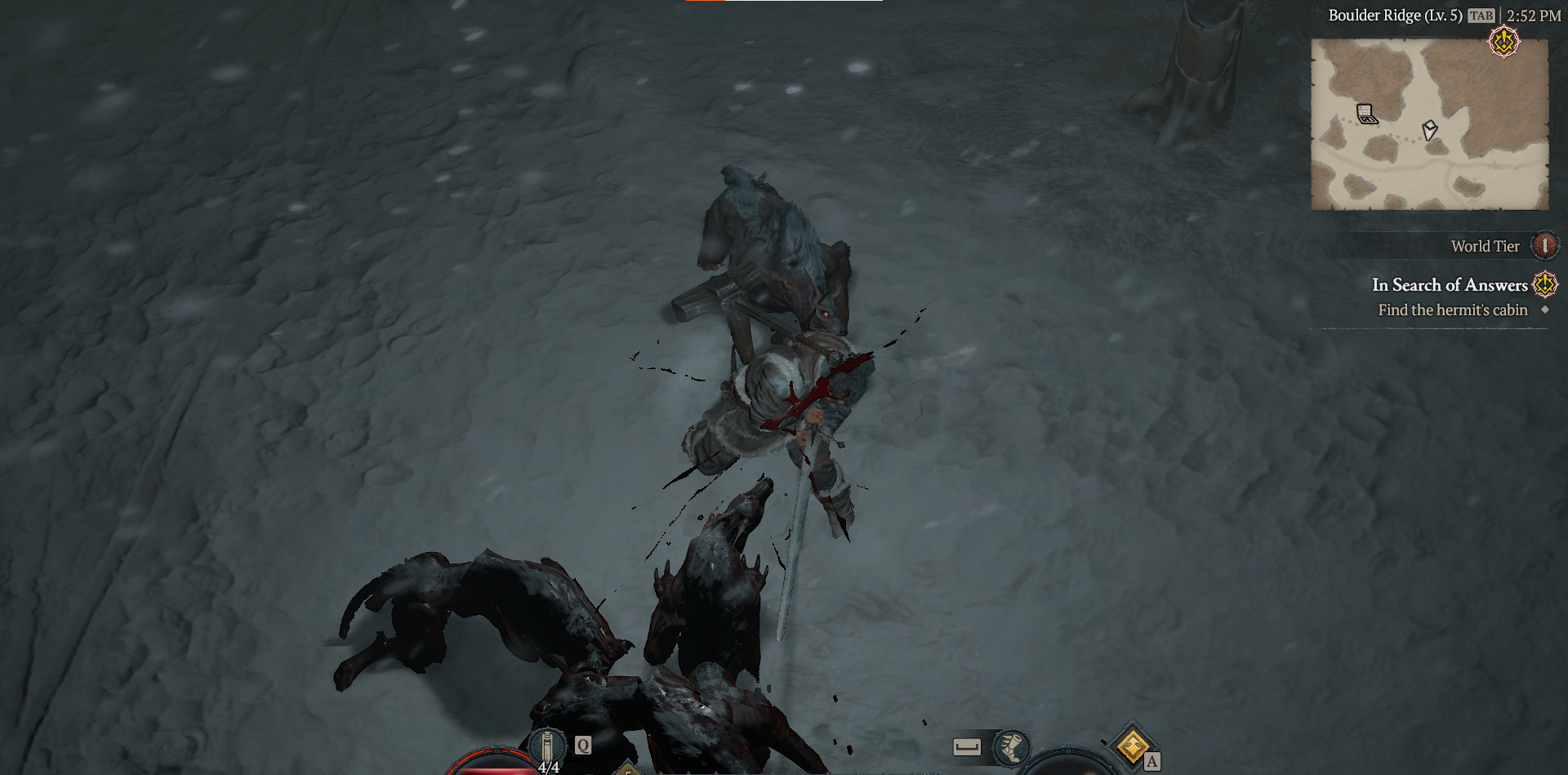Click the cart marker on the minimap
The height and width of the screenshot is (775, 1568).
[x=1365, y=114]
